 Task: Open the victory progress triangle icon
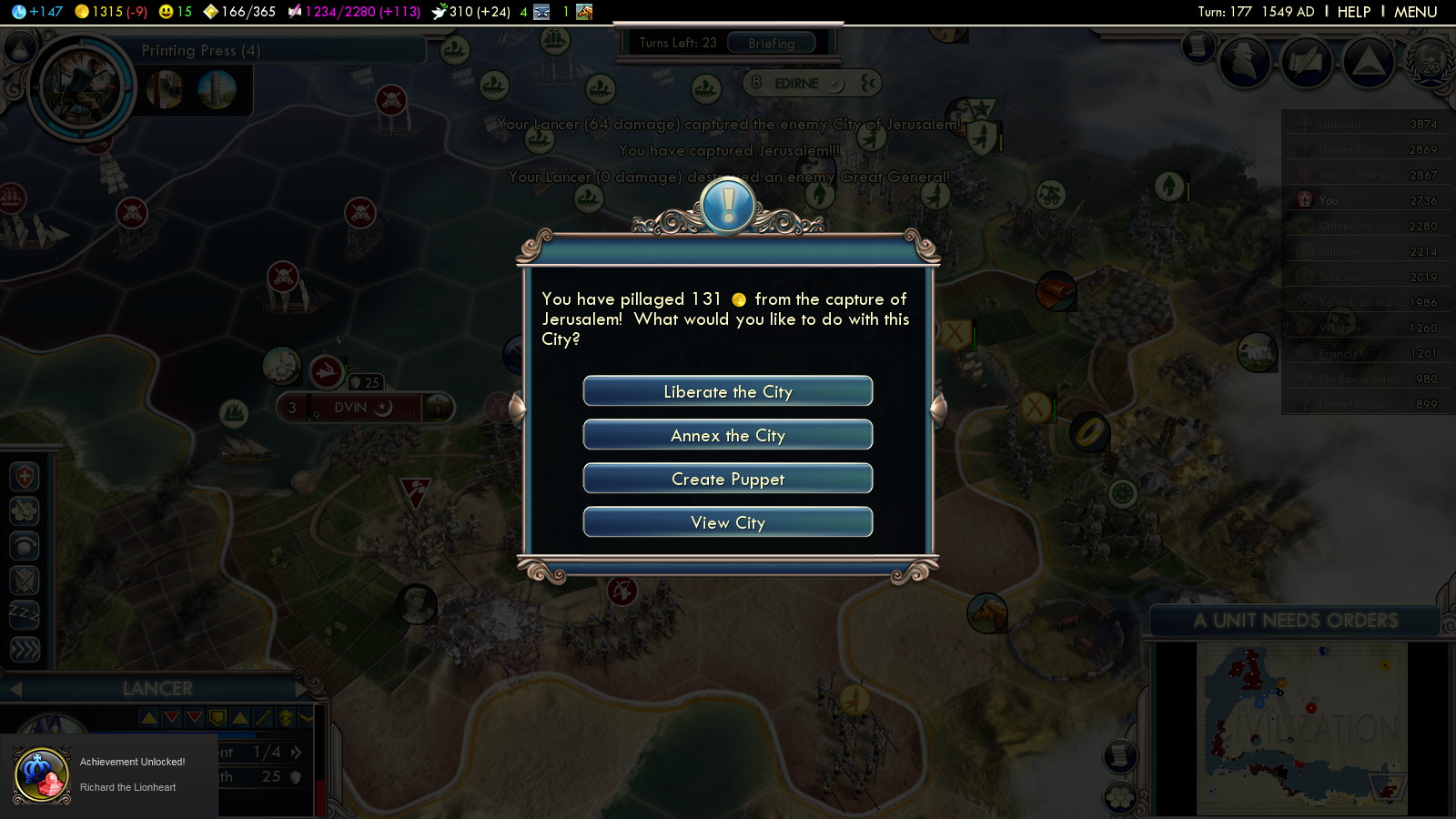point(1368,62)
